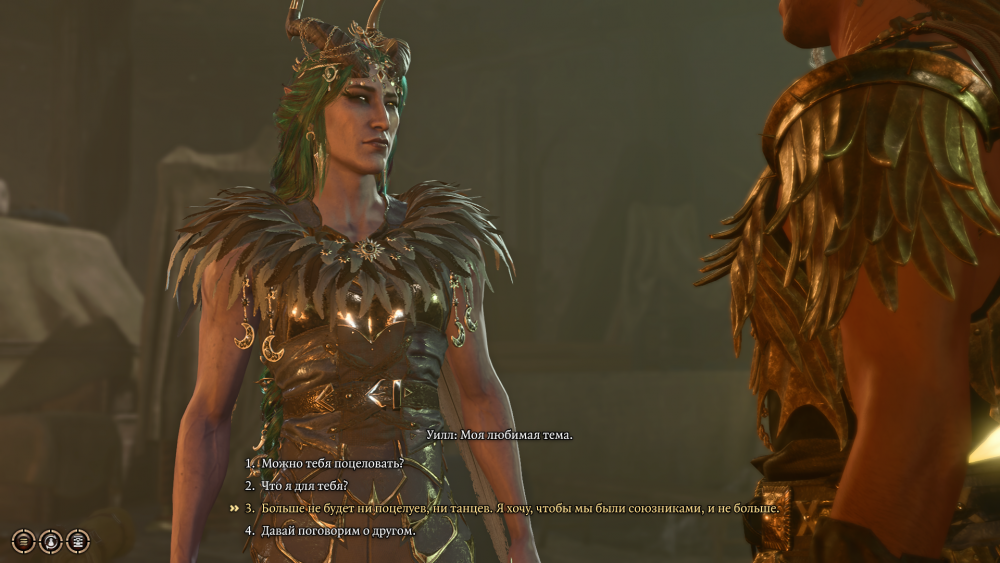Open the trade/exchange icon in dialogue
This screenshot has width=1000, height=563.
[77, 541]
